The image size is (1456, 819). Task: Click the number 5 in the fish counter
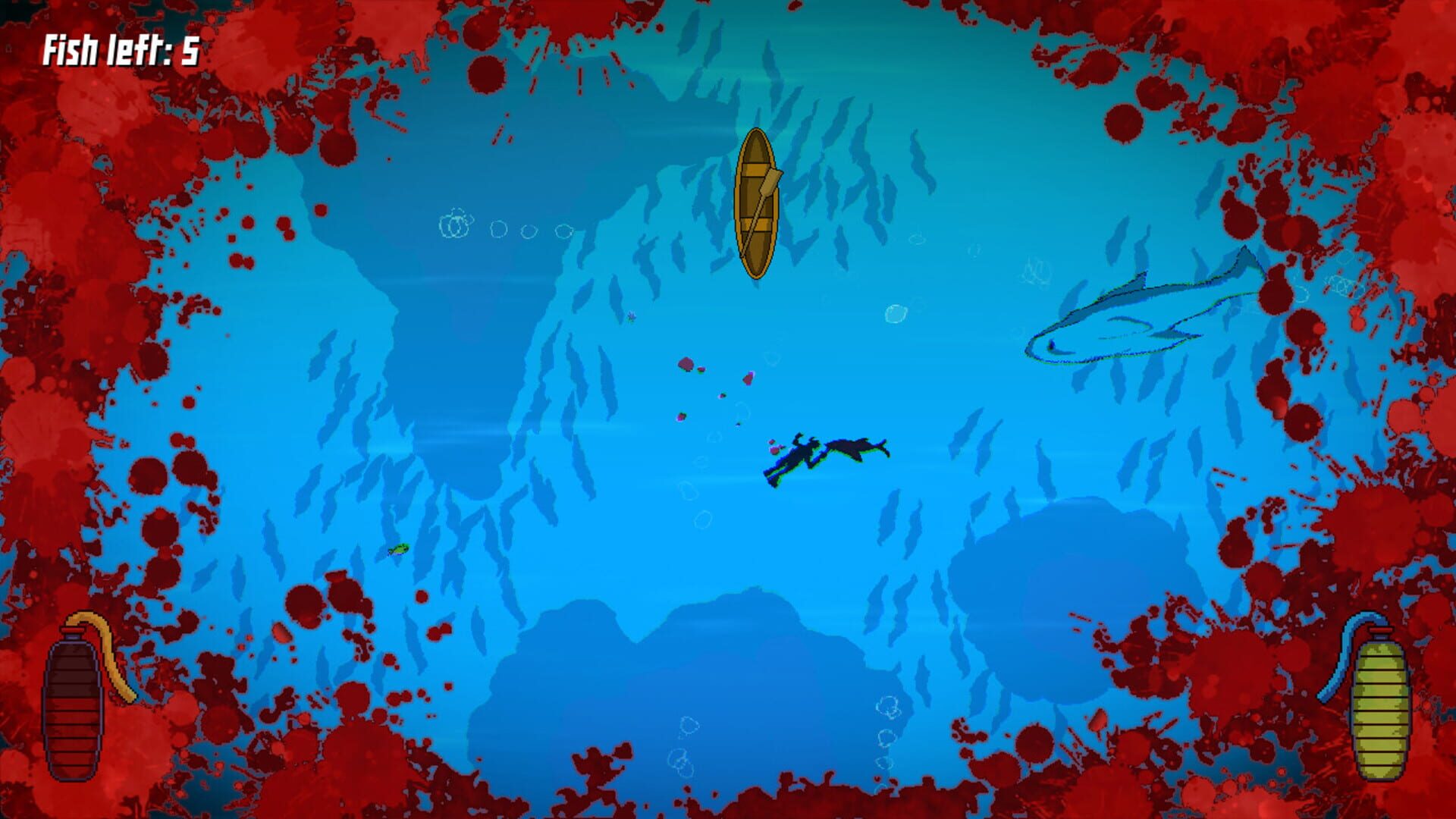pos(188,47)
